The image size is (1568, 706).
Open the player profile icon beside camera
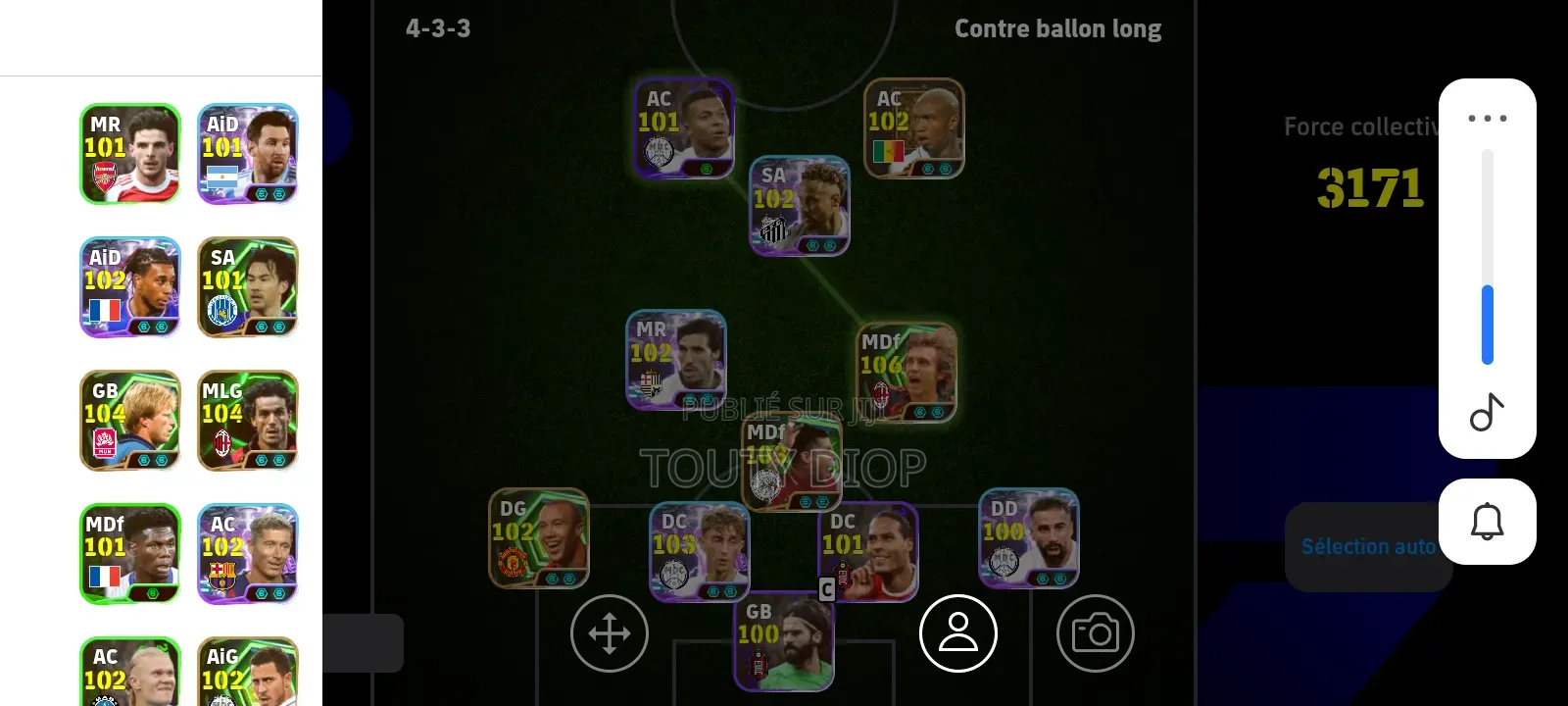click(x=958, y=633)
